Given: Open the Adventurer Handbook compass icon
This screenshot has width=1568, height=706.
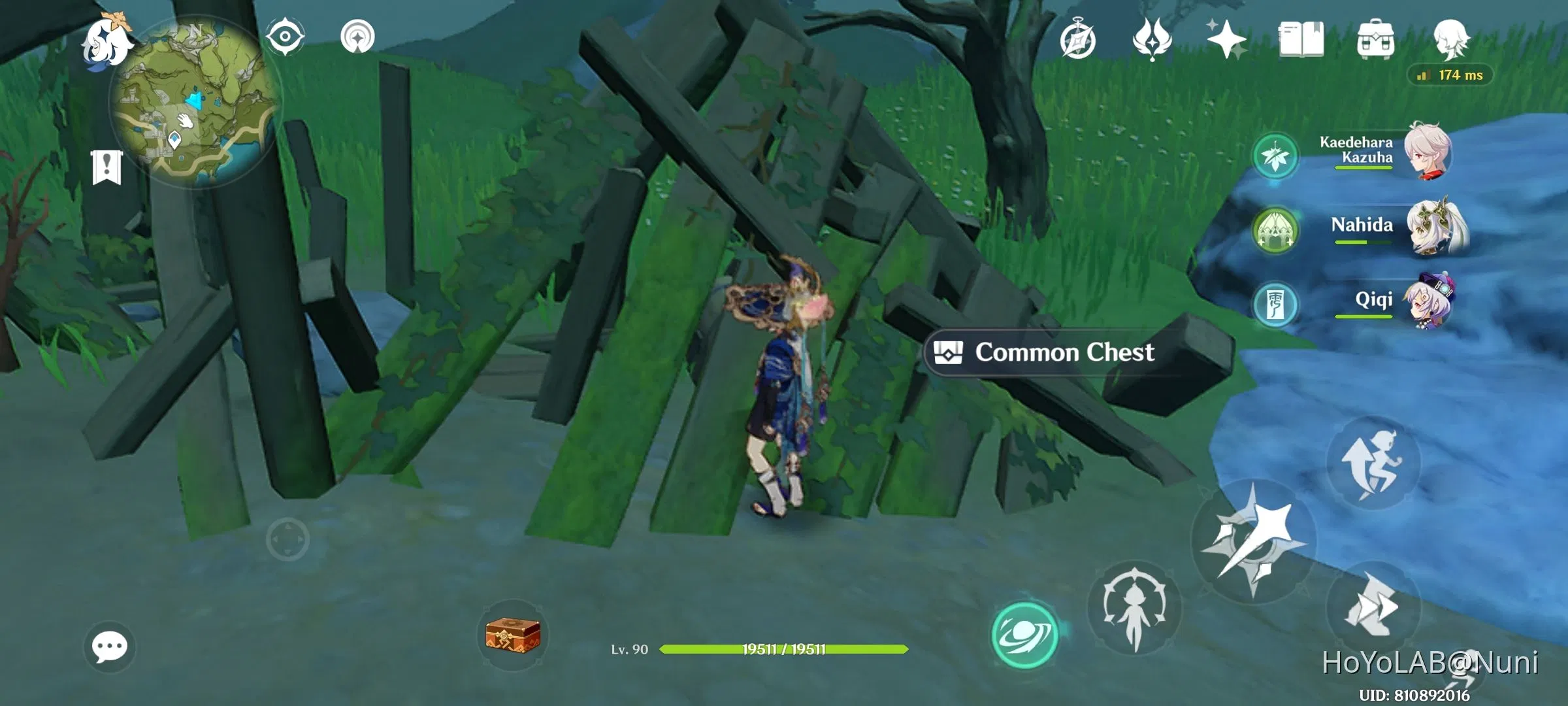Looking at the screenshot, I should (x=1079, y=39).
